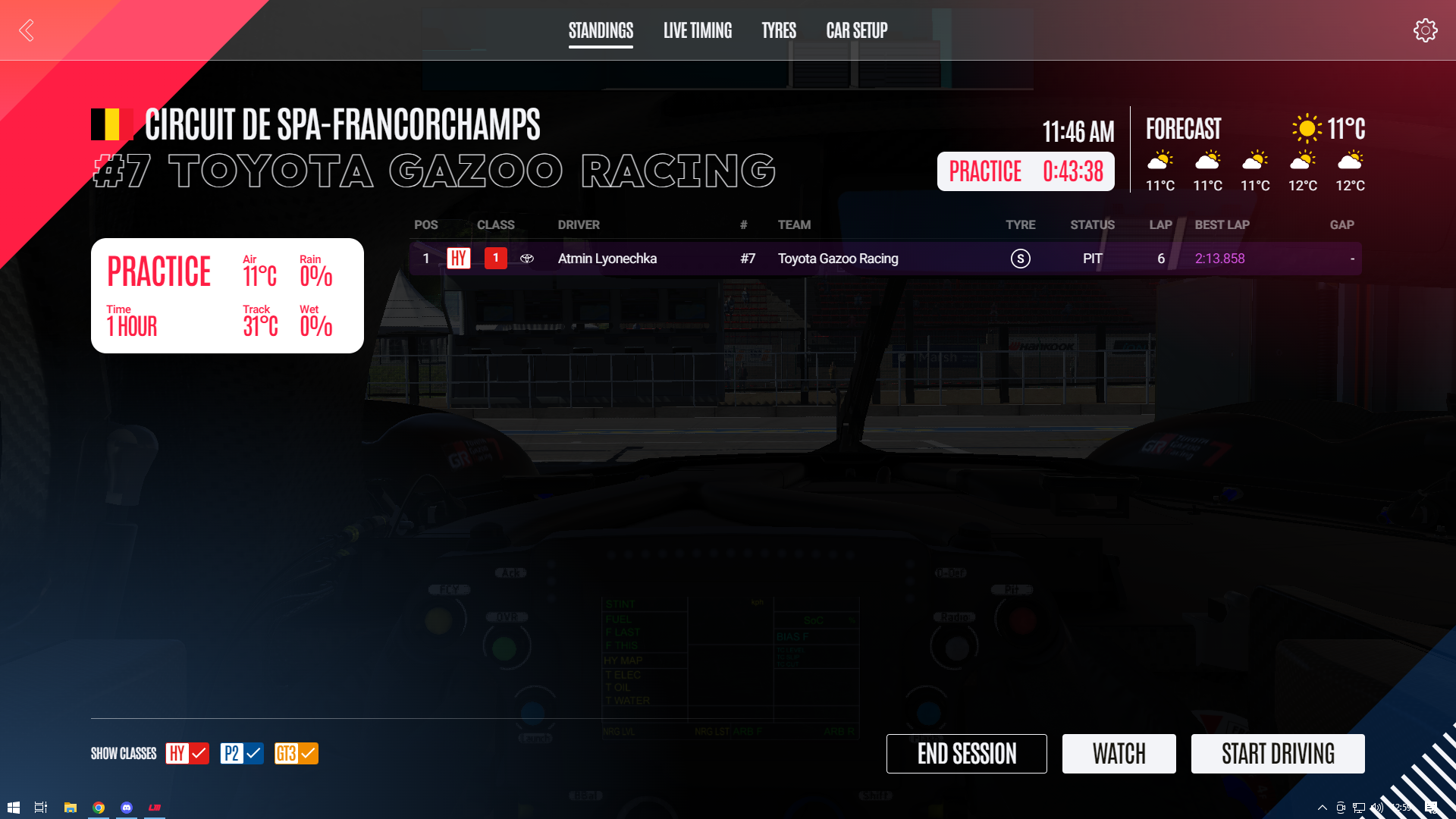Open settings via the gear icon

1425,30
